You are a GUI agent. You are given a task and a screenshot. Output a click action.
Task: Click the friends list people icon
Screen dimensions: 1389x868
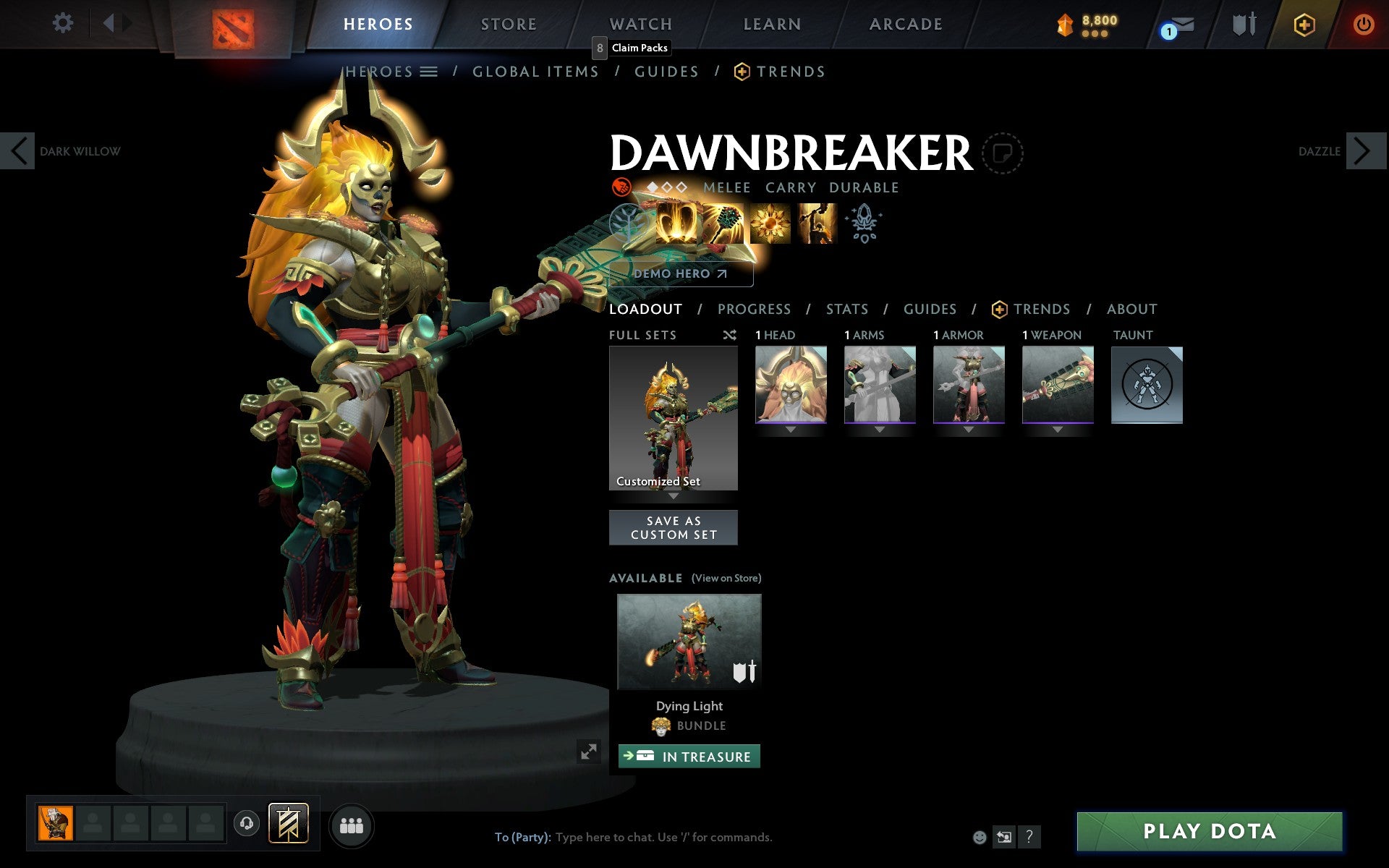click(x=352, y=825)
